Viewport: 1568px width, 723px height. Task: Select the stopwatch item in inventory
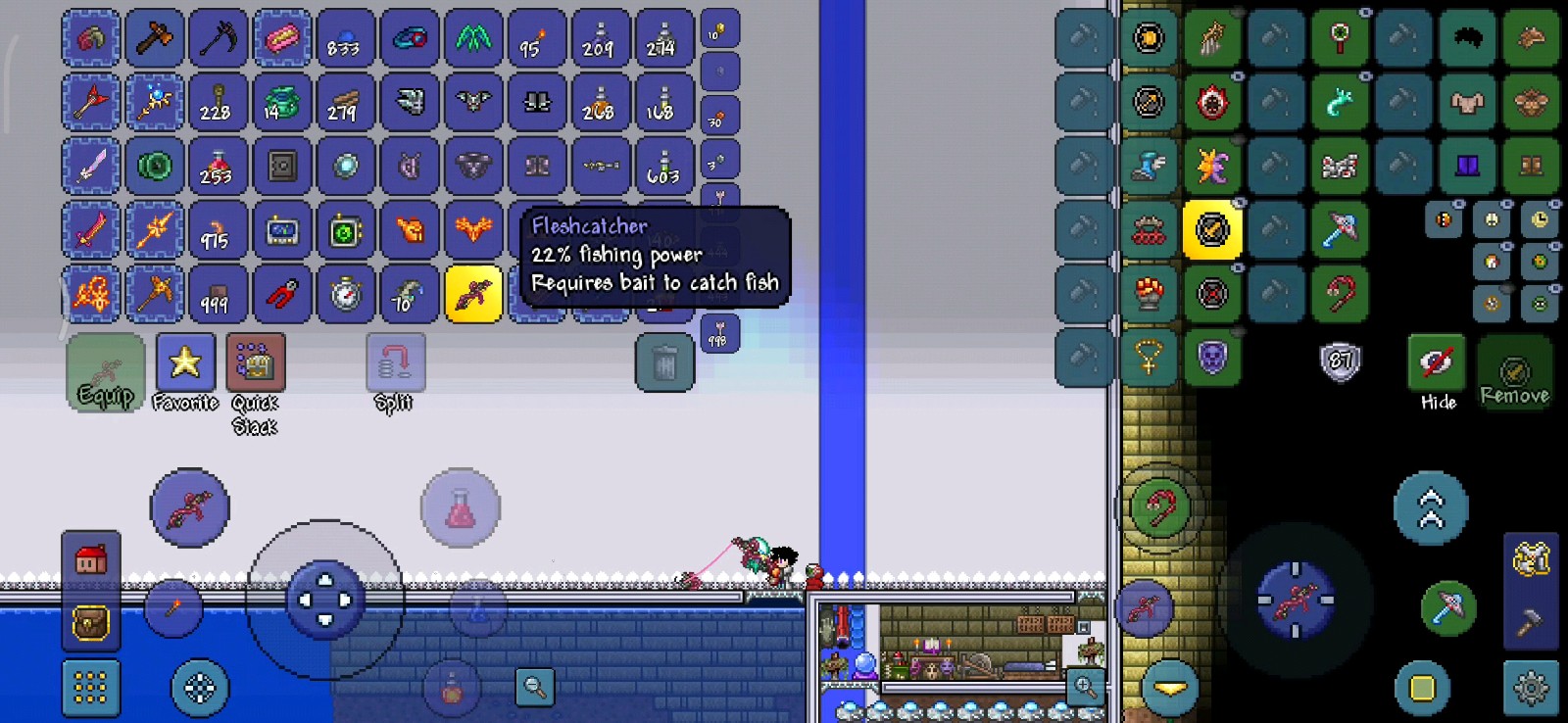click(x=346, y=294)
